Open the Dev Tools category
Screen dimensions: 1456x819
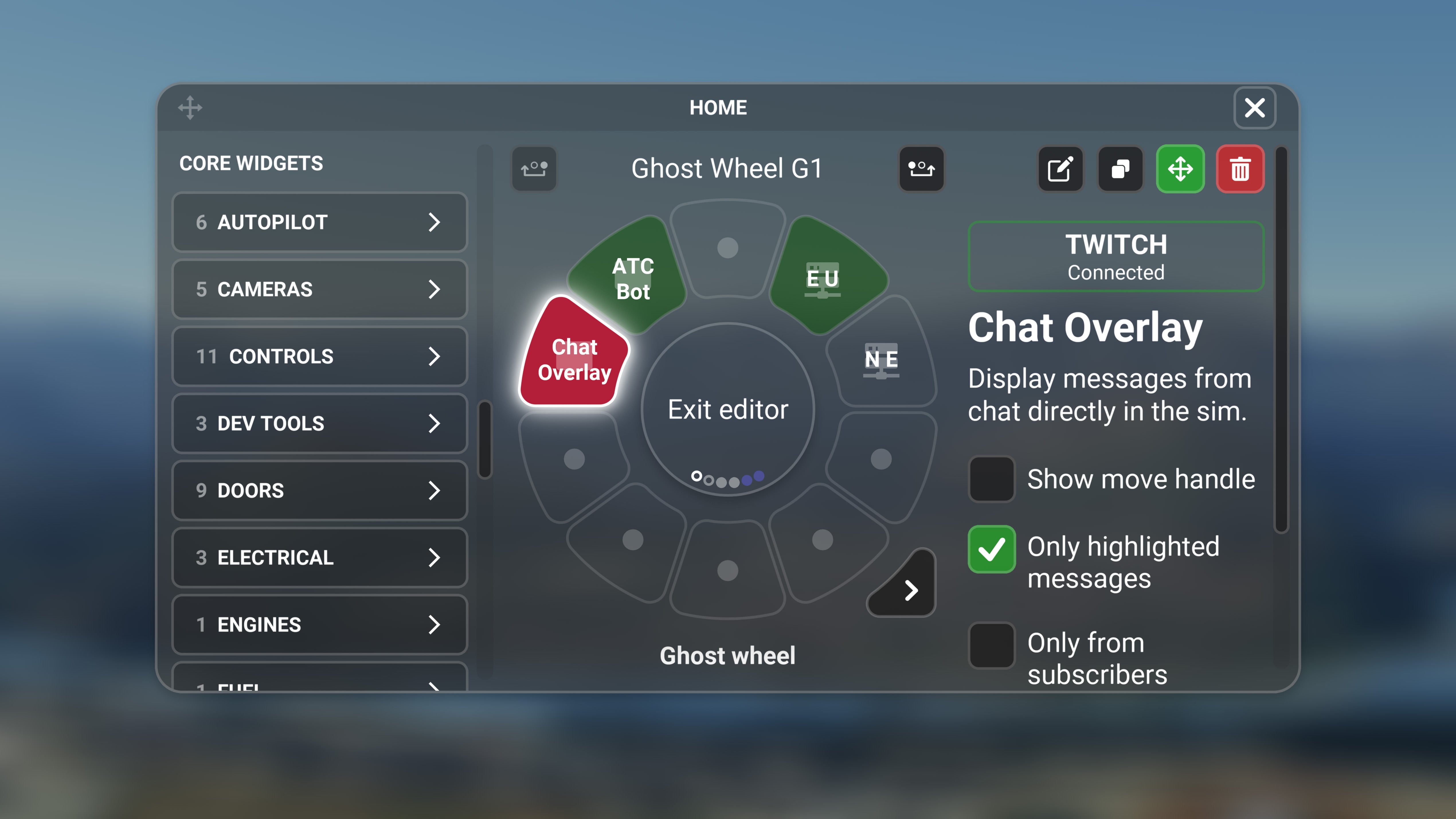click(319, 423)
